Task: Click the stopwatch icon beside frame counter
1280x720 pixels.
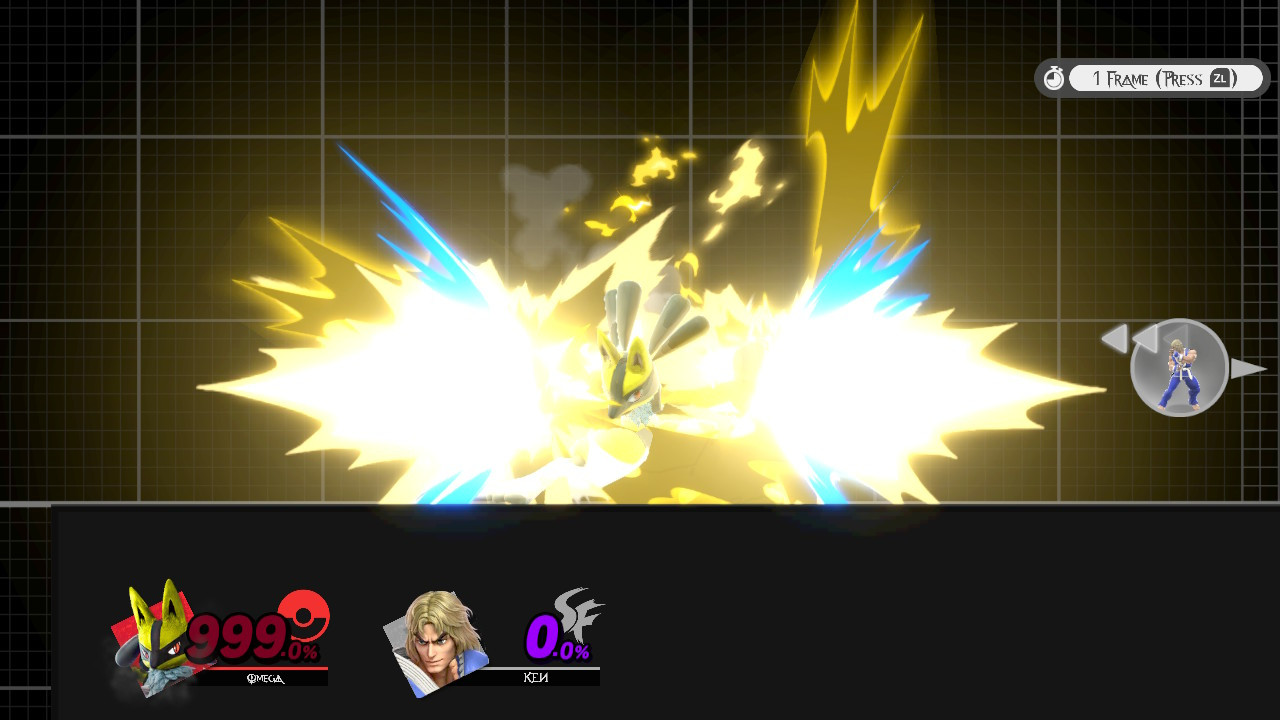Action: (x=1054, y=78)
